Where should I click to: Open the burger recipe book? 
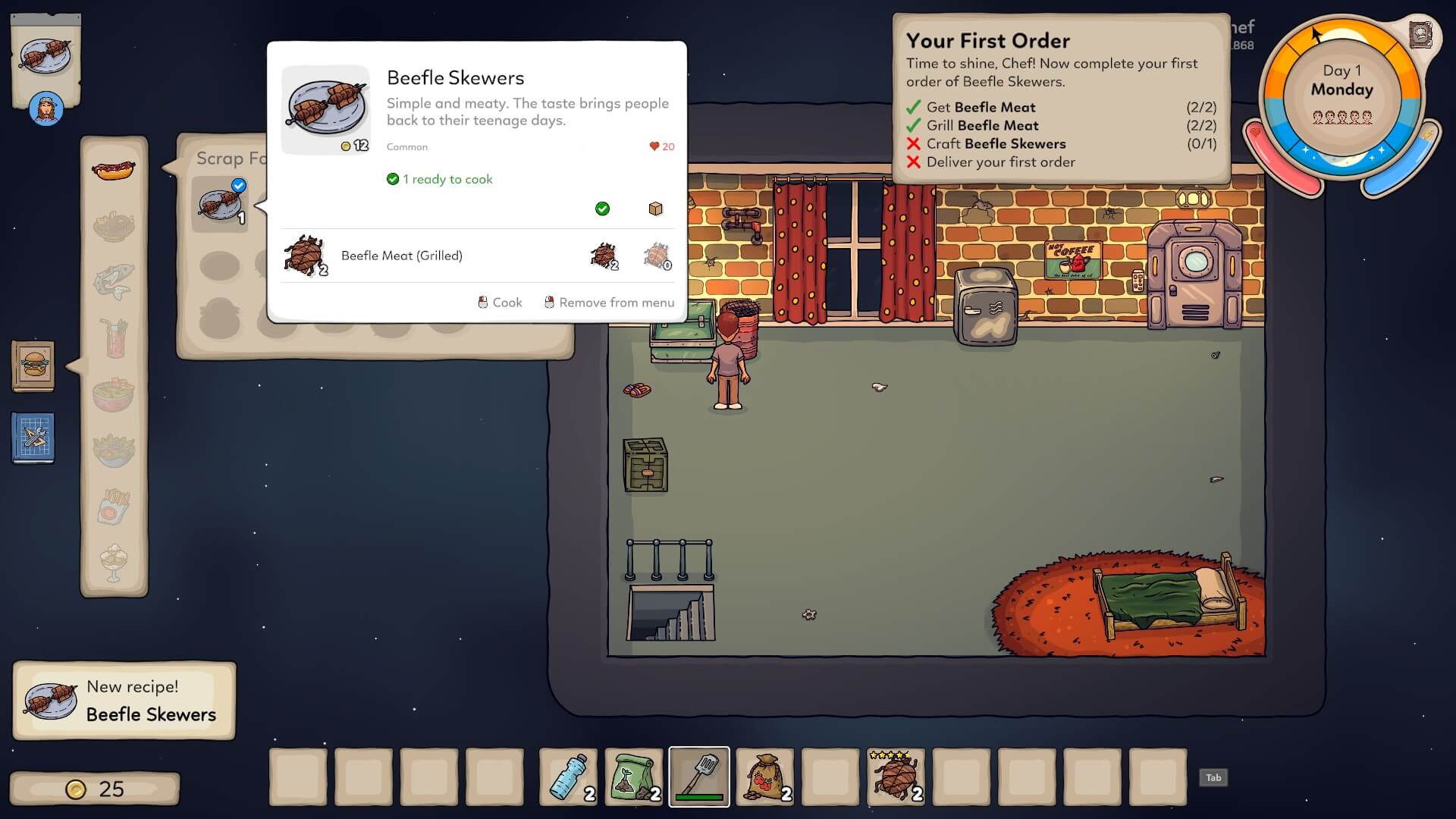[33, 366]
